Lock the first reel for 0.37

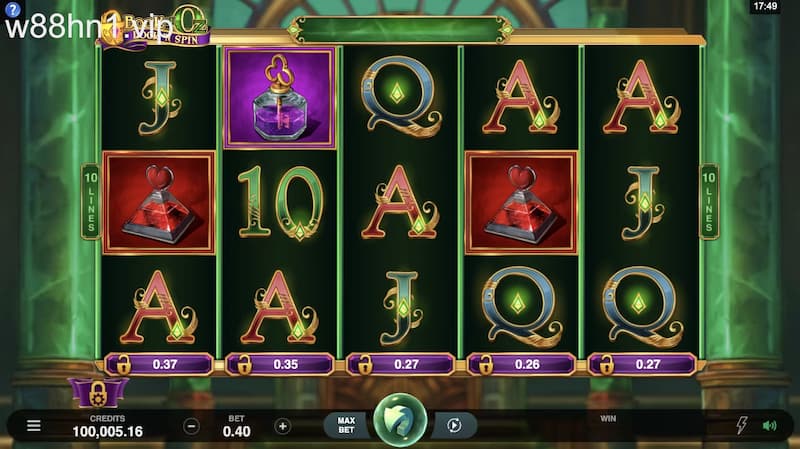point(158,365)
